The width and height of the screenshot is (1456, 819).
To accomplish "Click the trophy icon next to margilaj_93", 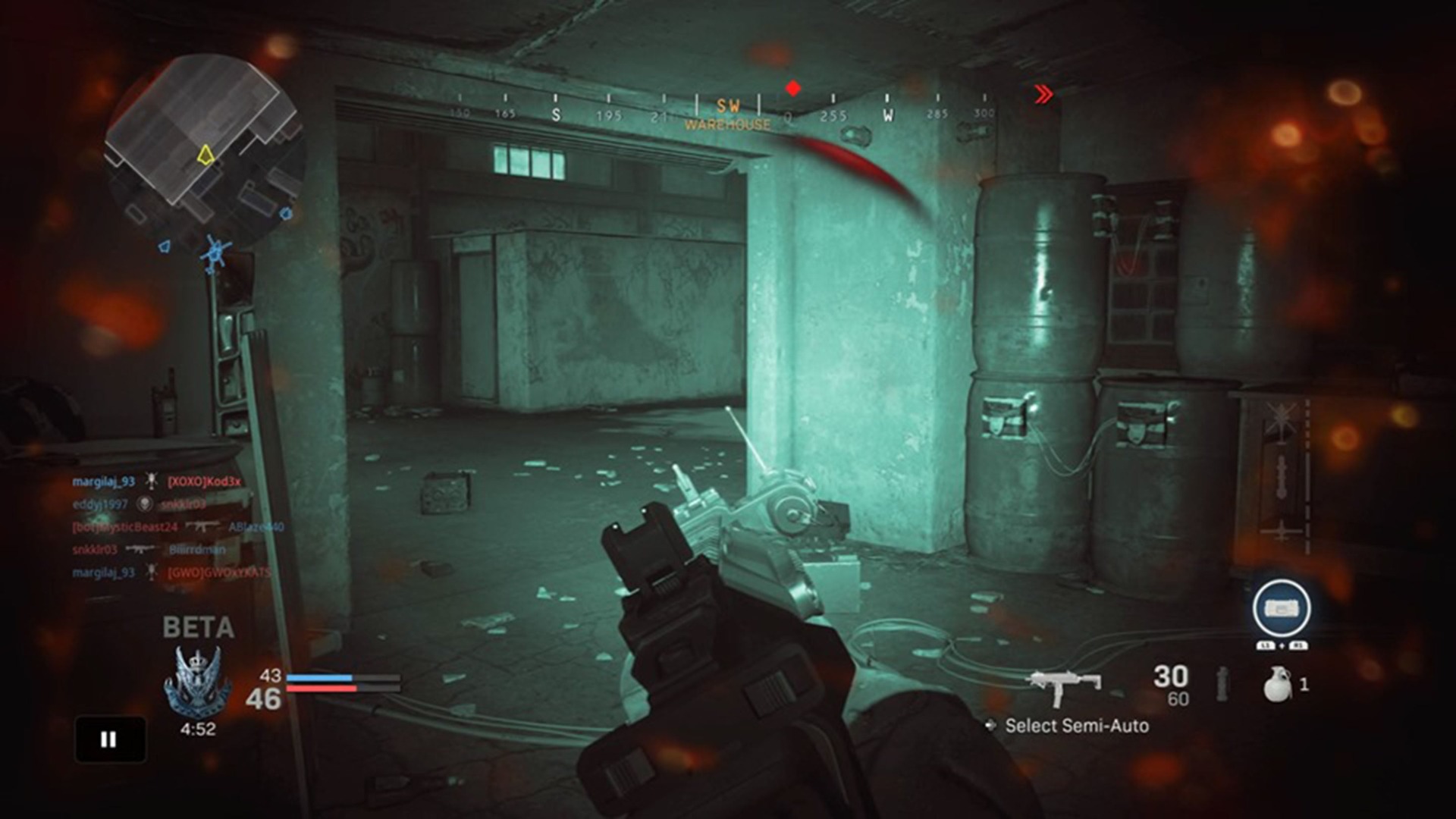I will 152,482.
